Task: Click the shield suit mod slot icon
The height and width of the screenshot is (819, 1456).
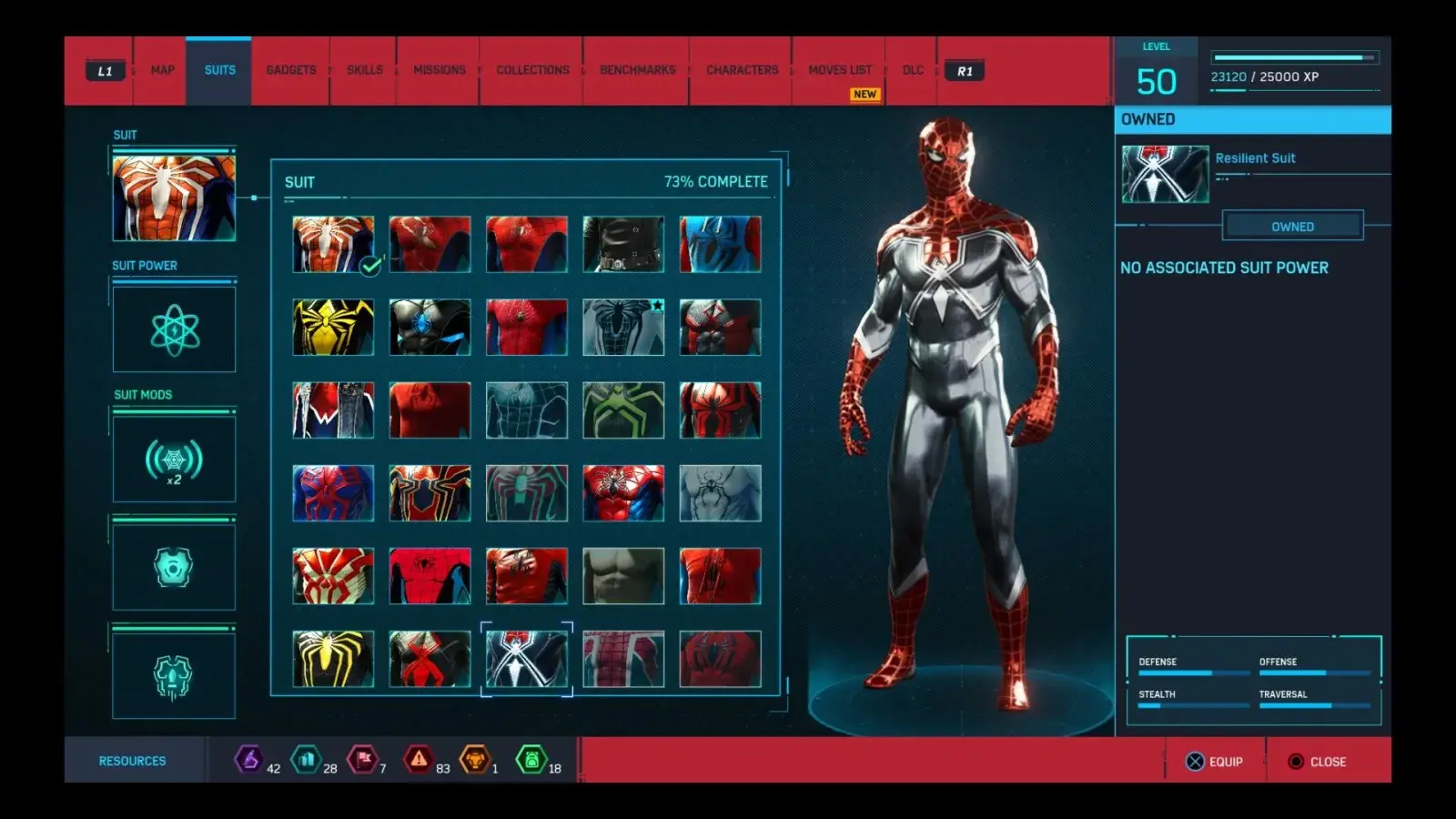Action: pyautogui.click(x=174, y=566)
